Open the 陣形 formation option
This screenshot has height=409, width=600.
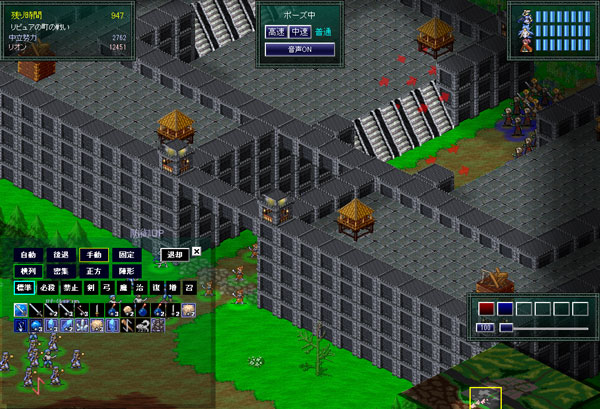point(125,270)
